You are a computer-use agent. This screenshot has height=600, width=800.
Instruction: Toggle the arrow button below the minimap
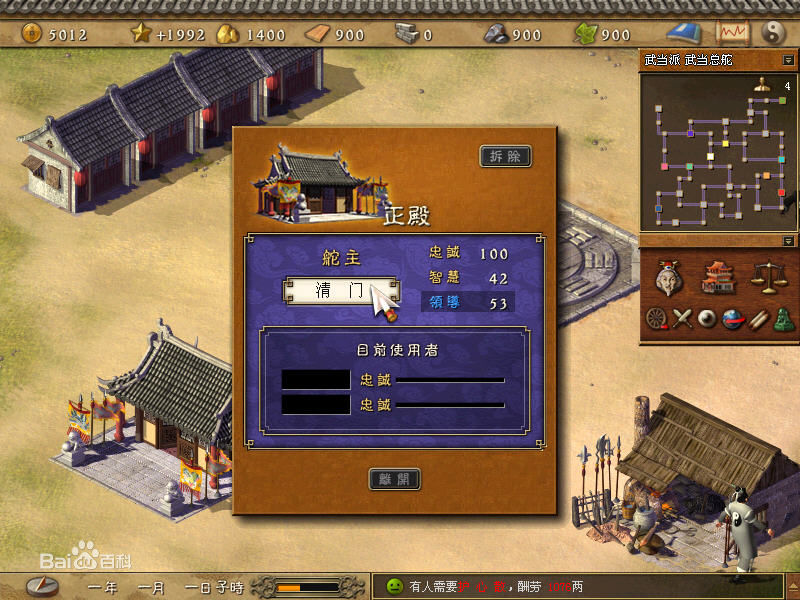click(789, 241)
